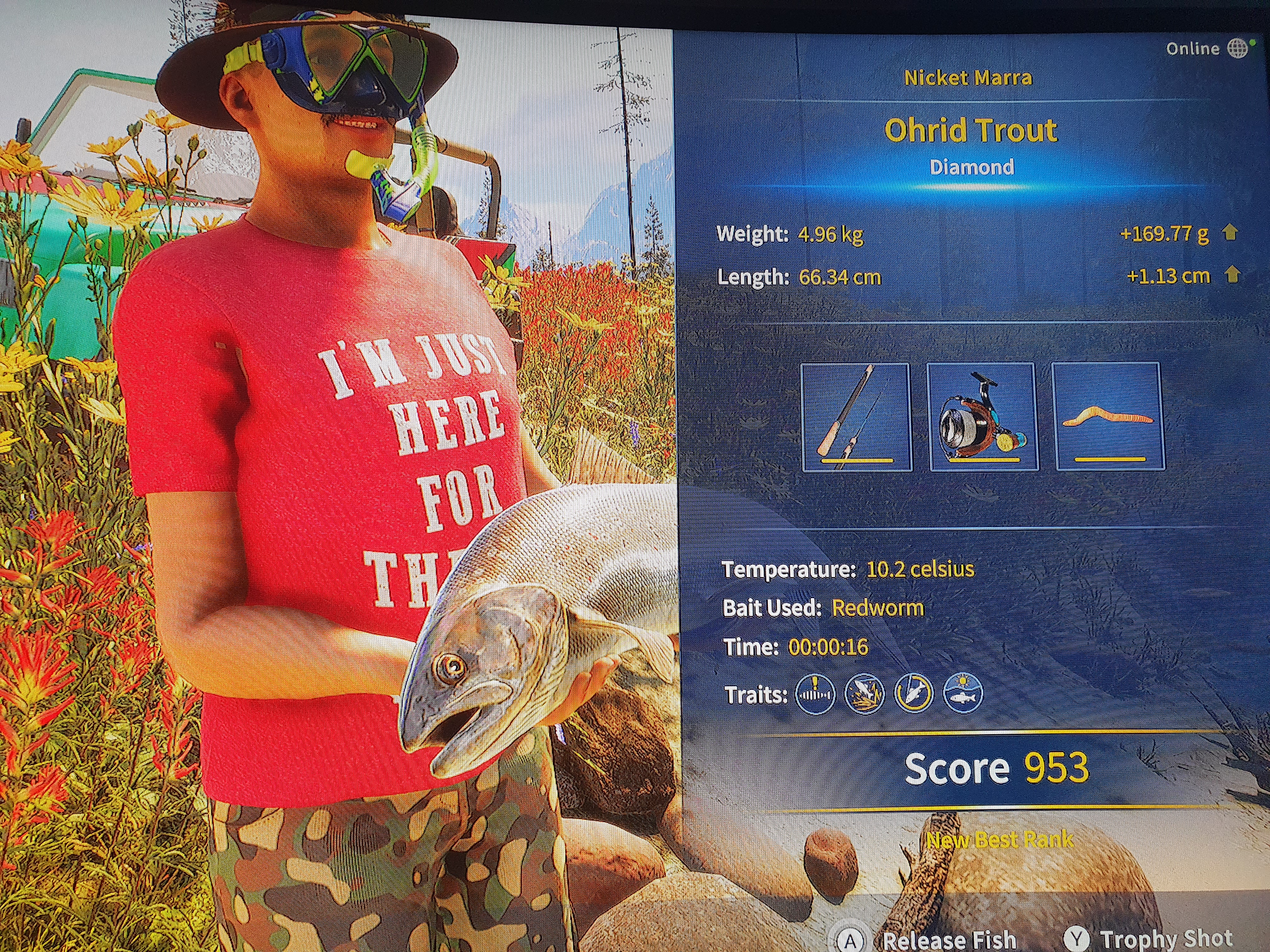This screenshot has height=952, width=1270.
Task: Select the Redworm bait slot
Action: [1108, 416]
